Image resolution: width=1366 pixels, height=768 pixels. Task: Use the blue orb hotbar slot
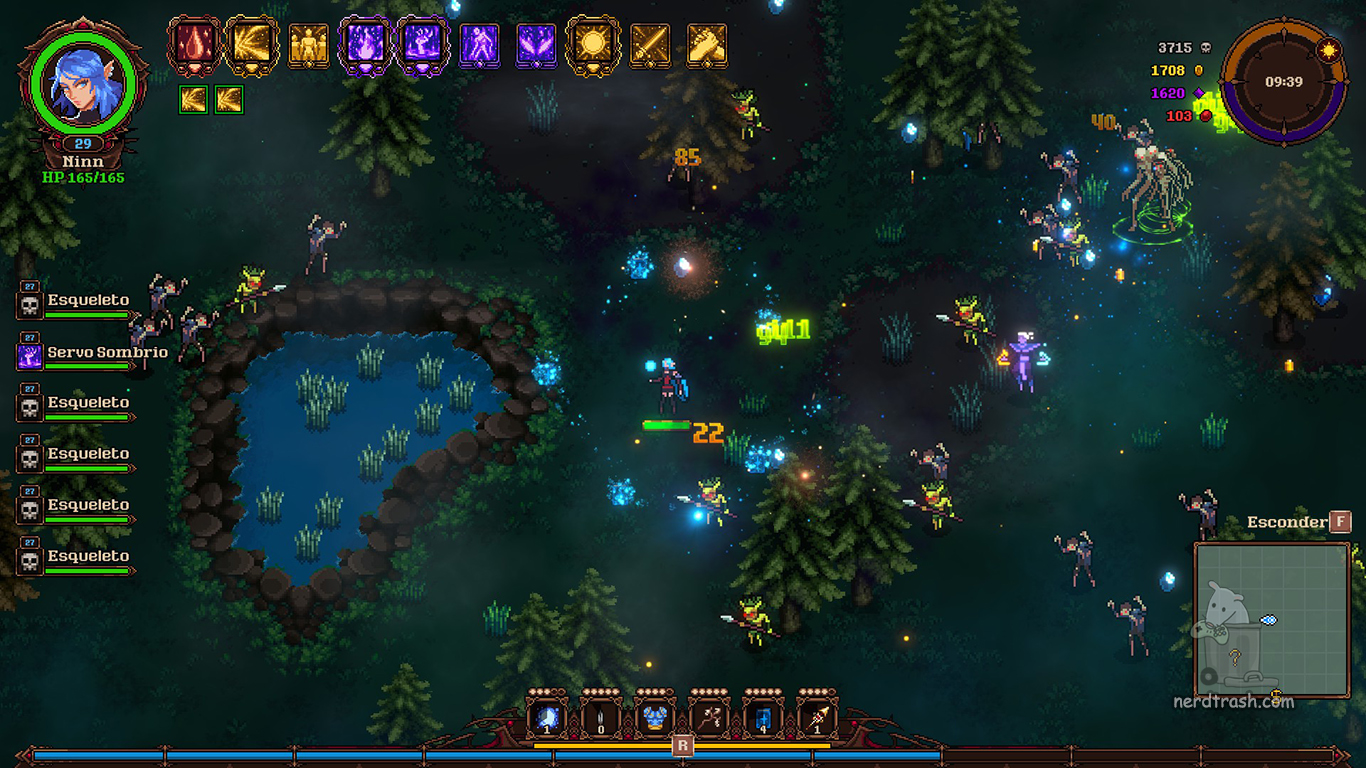coord(547,717)
